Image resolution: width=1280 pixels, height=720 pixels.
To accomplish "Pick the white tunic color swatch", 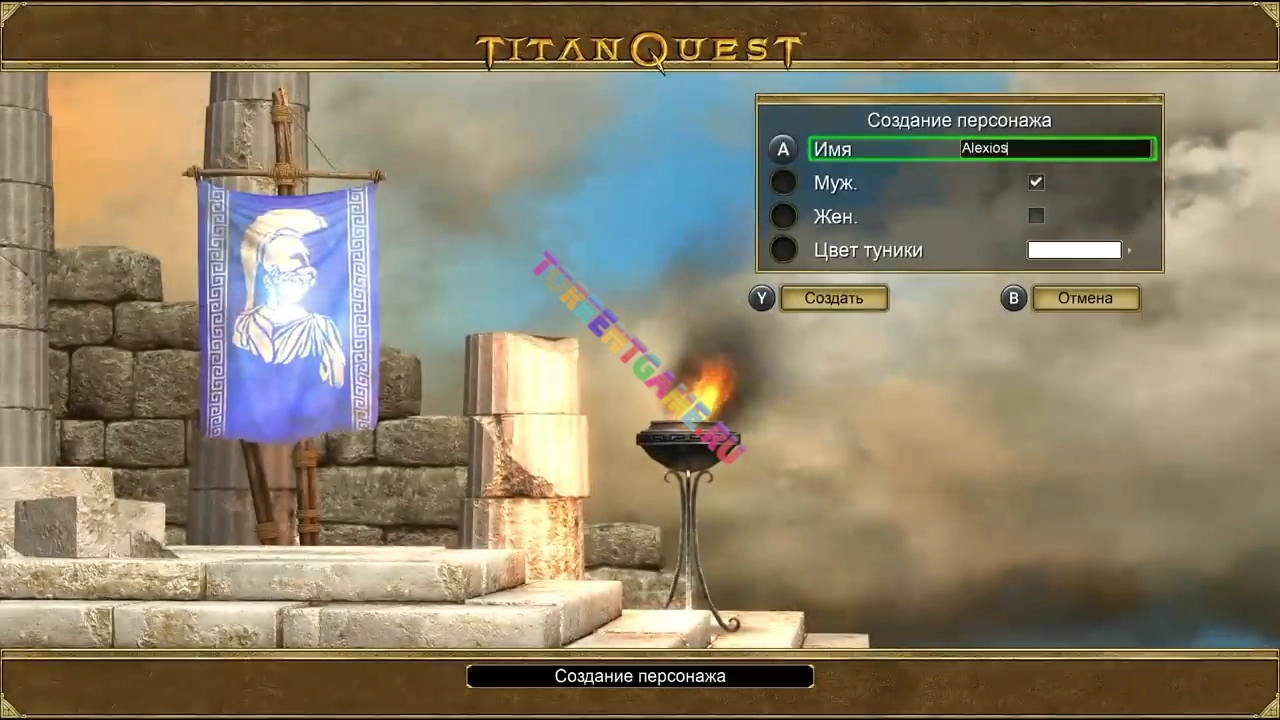I will [x=1074, y=250].
